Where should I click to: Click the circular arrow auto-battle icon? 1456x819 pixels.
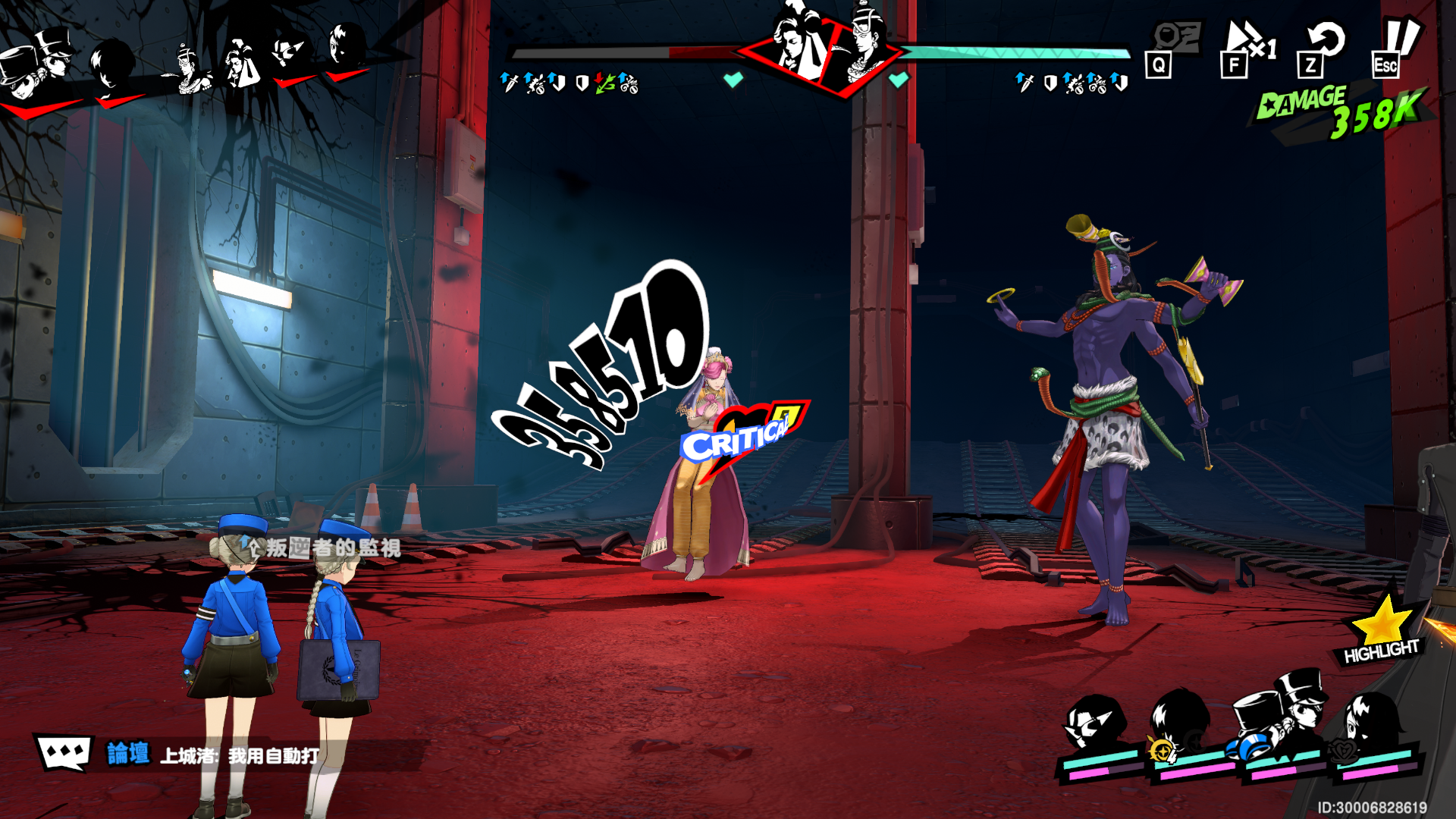click(x=1323, y=47)
